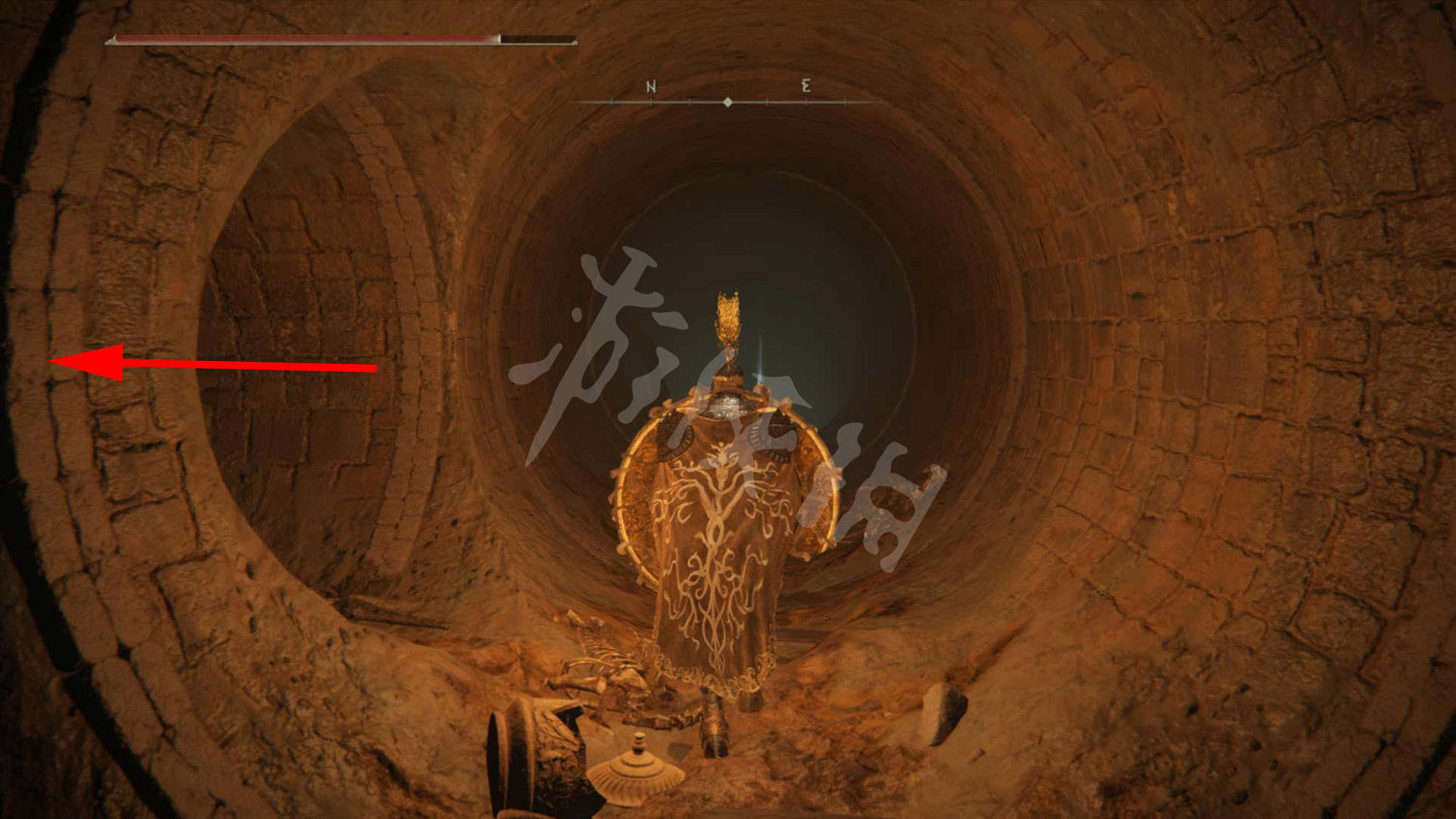Click the E marker on the compass

(x=805, y=87)
